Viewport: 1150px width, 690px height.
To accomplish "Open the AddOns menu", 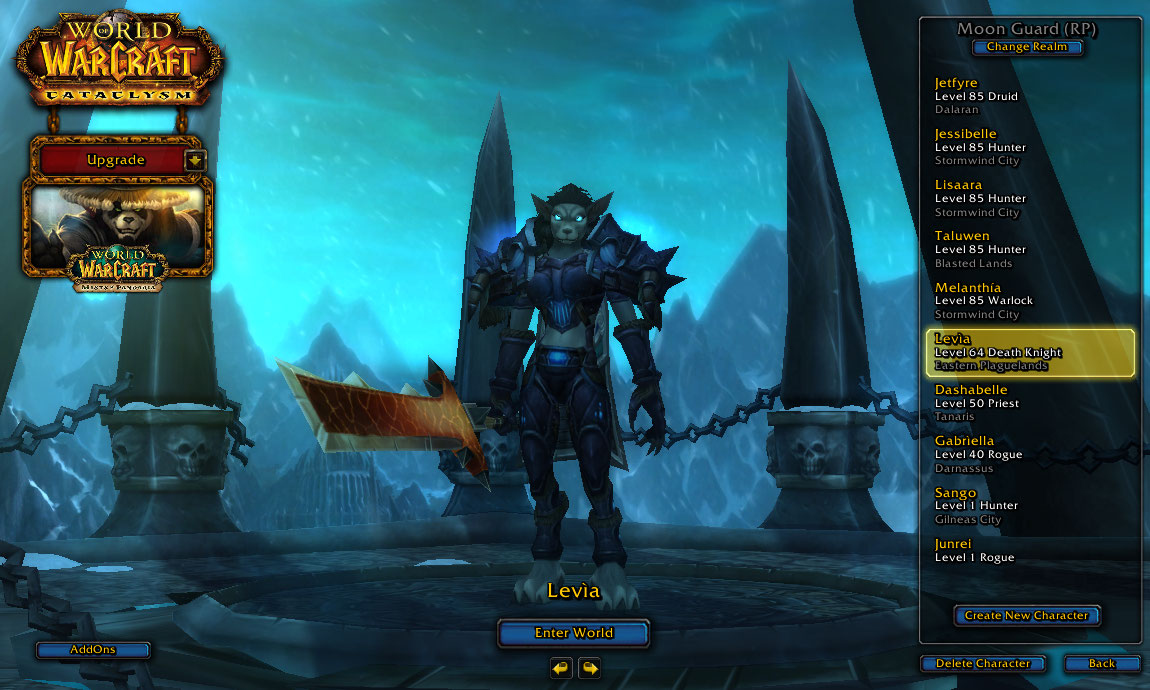I will (x=93, y=650).
